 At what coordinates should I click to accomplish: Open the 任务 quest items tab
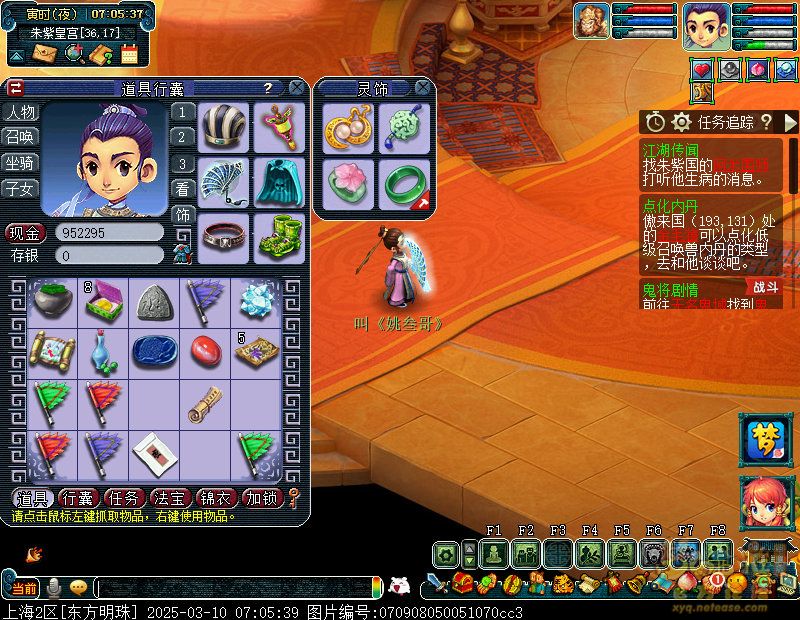pyautogui.click(x=123, y=498)
